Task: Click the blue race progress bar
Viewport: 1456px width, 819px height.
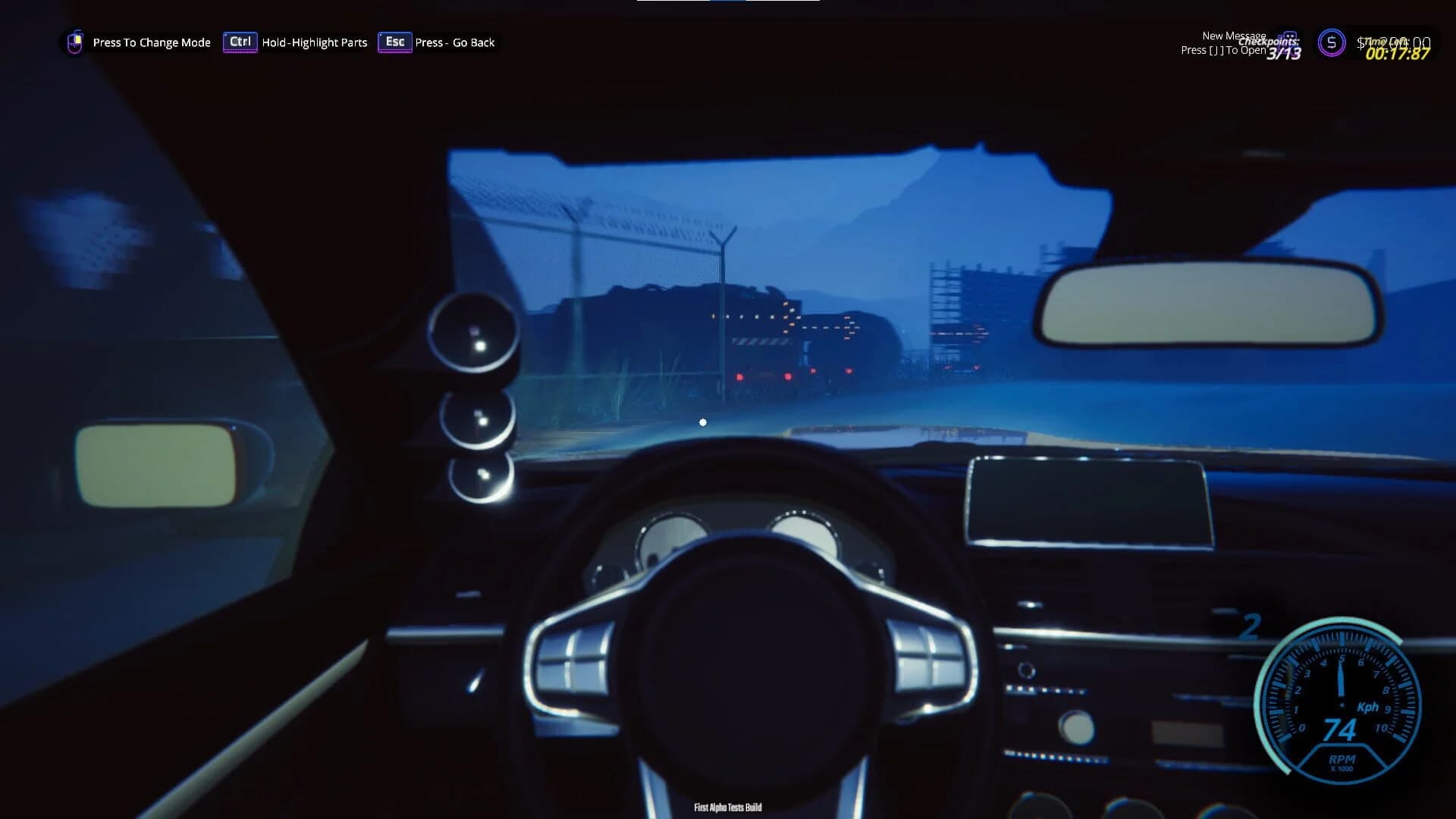Action: (726, 3)
